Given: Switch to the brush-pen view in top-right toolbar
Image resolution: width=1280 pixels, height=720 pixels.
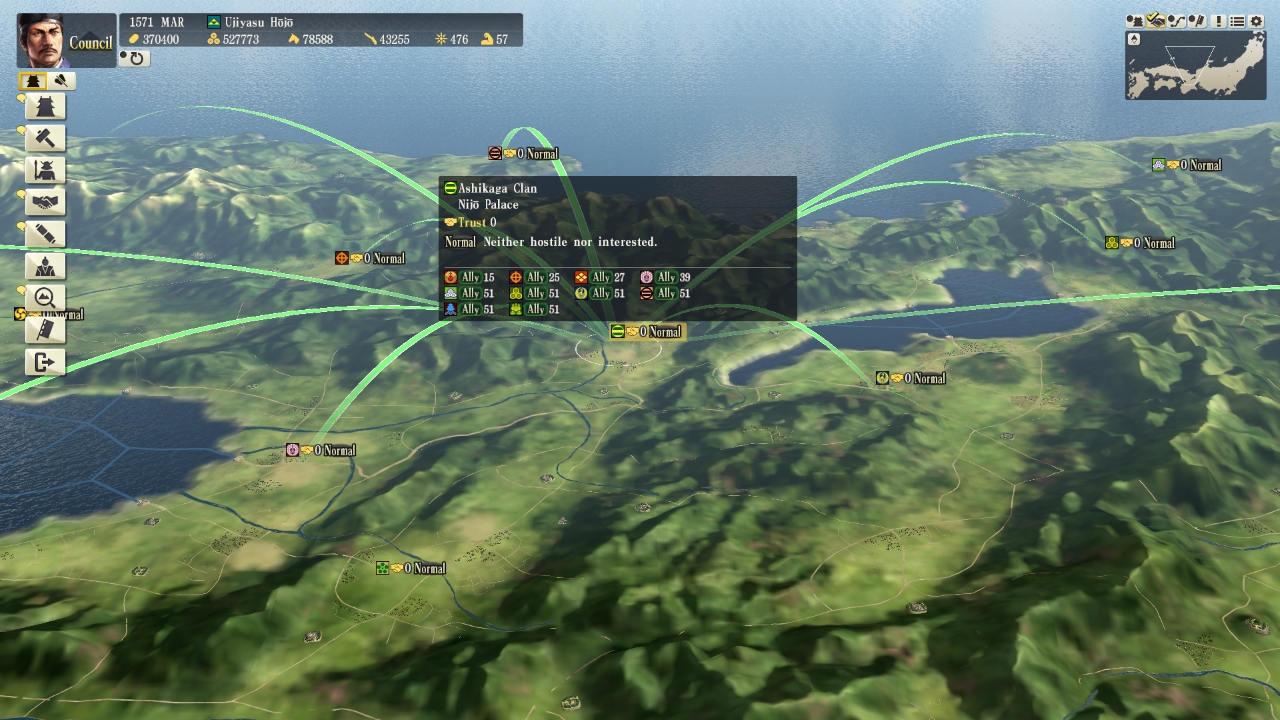Looking at the screenshot, I should click(1197, 21).
